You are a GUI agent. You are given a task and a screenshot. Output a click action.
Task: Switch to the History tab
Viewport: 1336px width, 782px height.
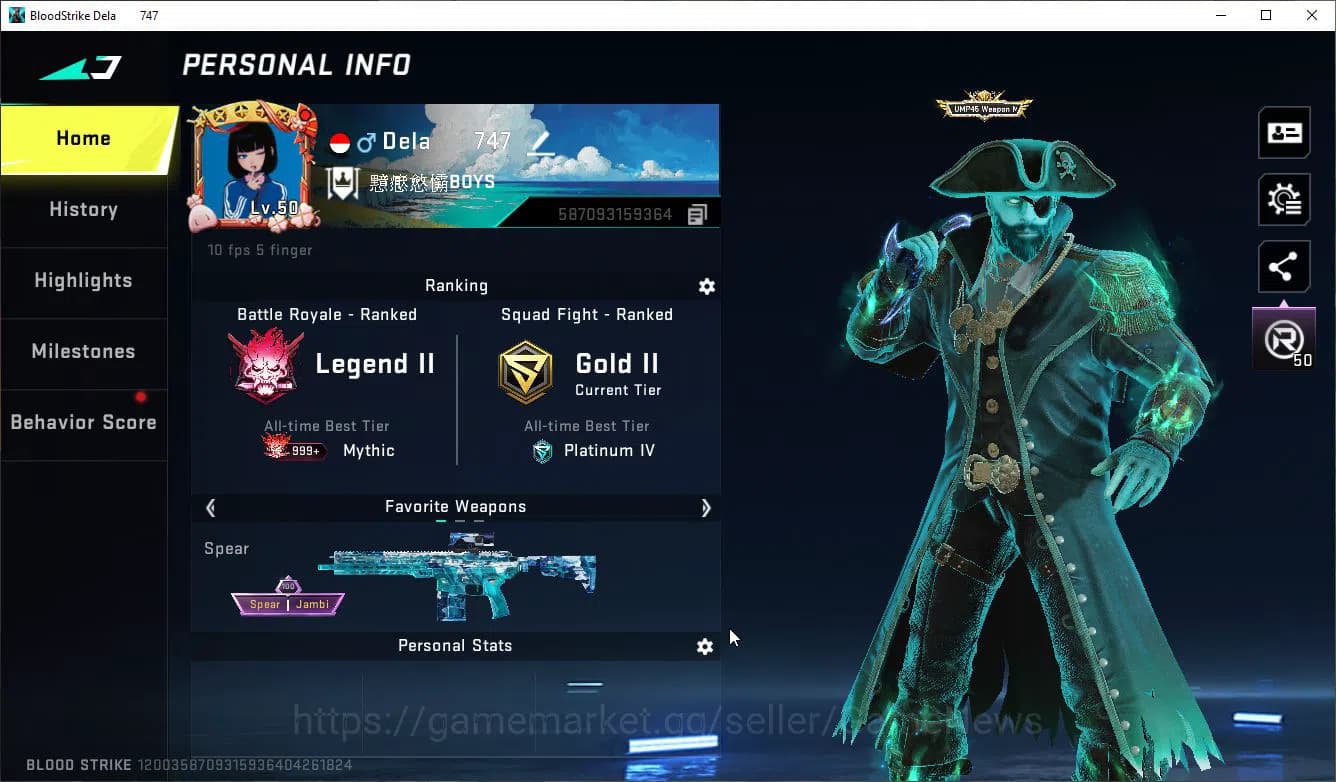pos(83,209)
